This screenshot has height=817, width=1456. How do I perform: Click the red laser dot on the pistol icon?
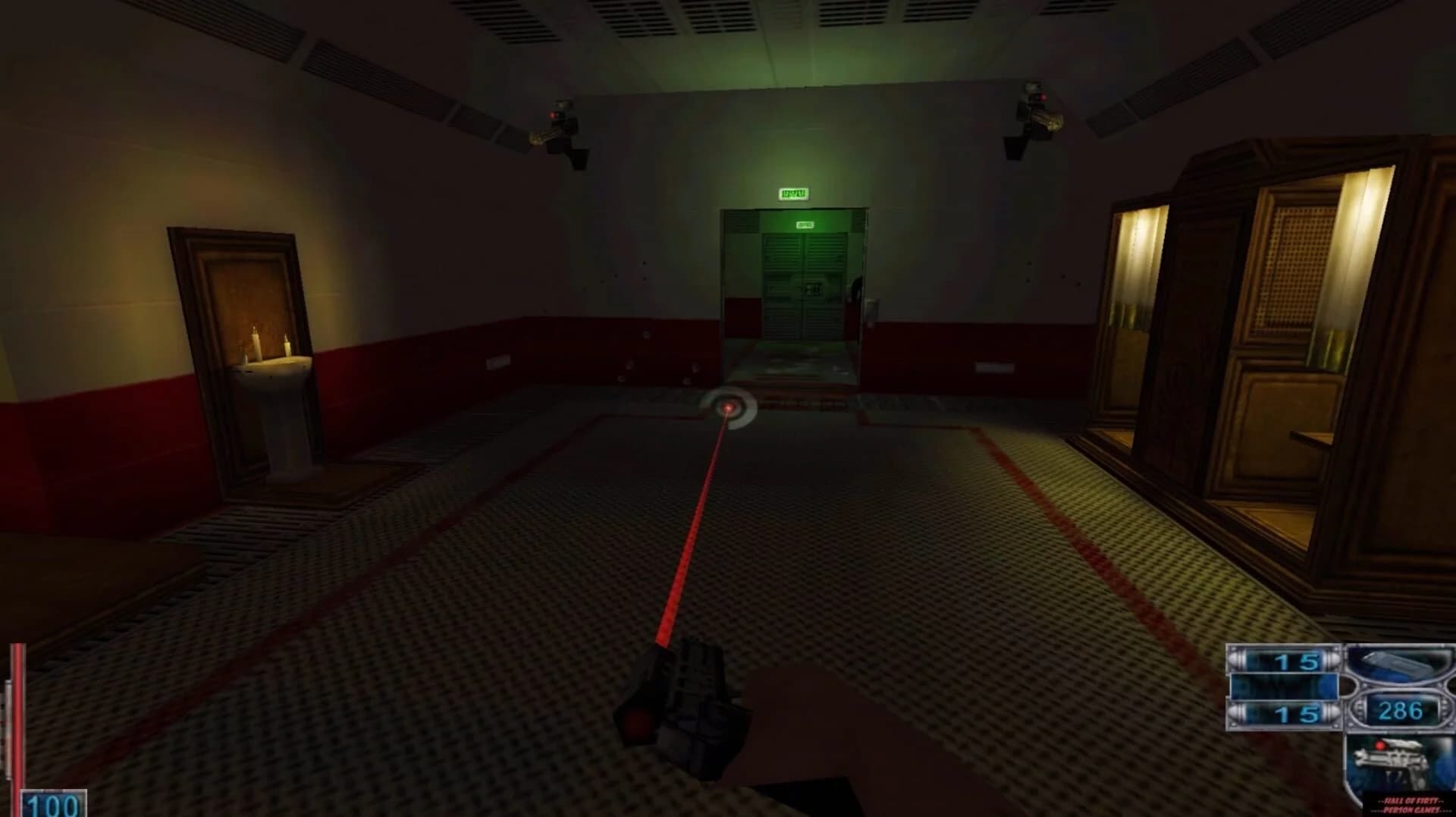tap(1380, 745)
